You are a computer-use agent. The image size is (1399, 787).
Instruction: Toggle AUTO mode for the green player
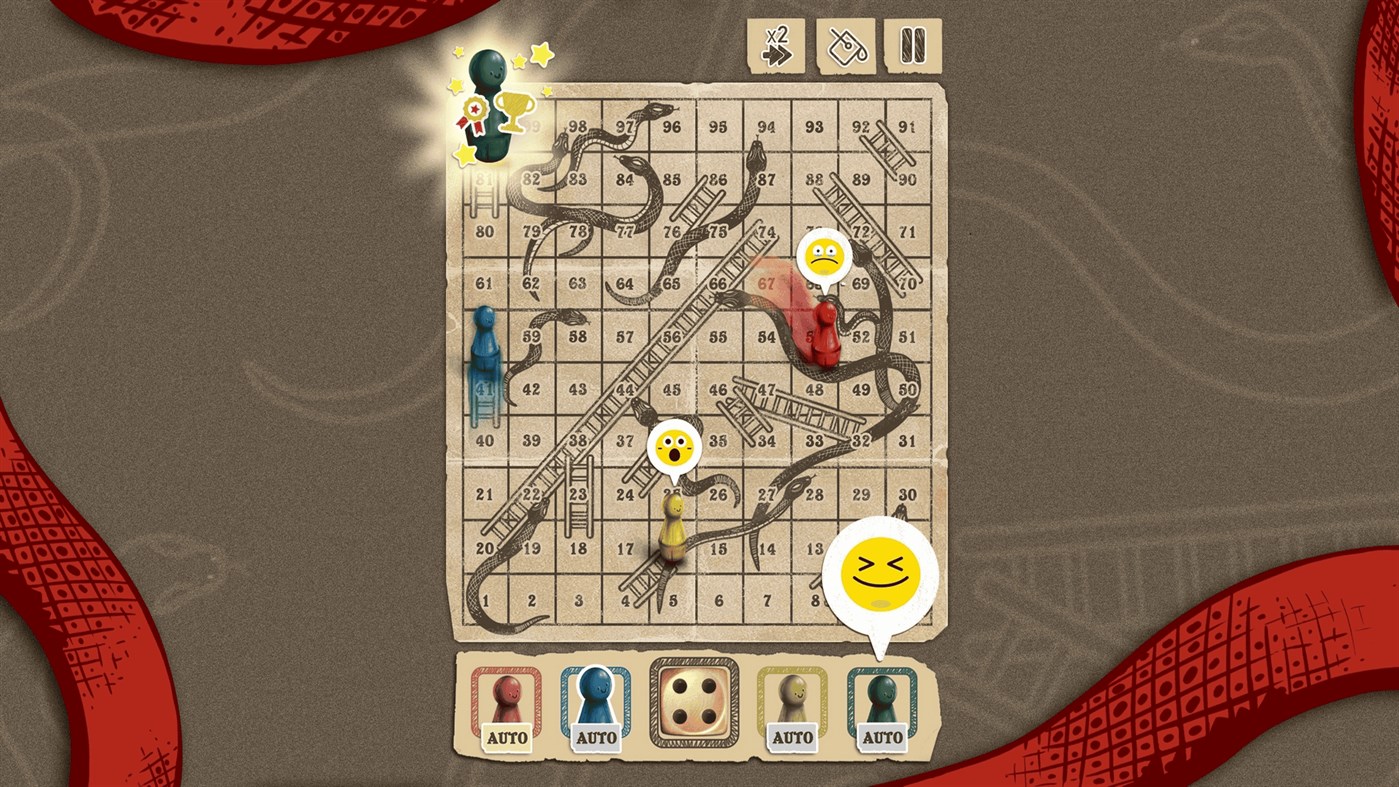pyautogui.click(x=884, y=738)
